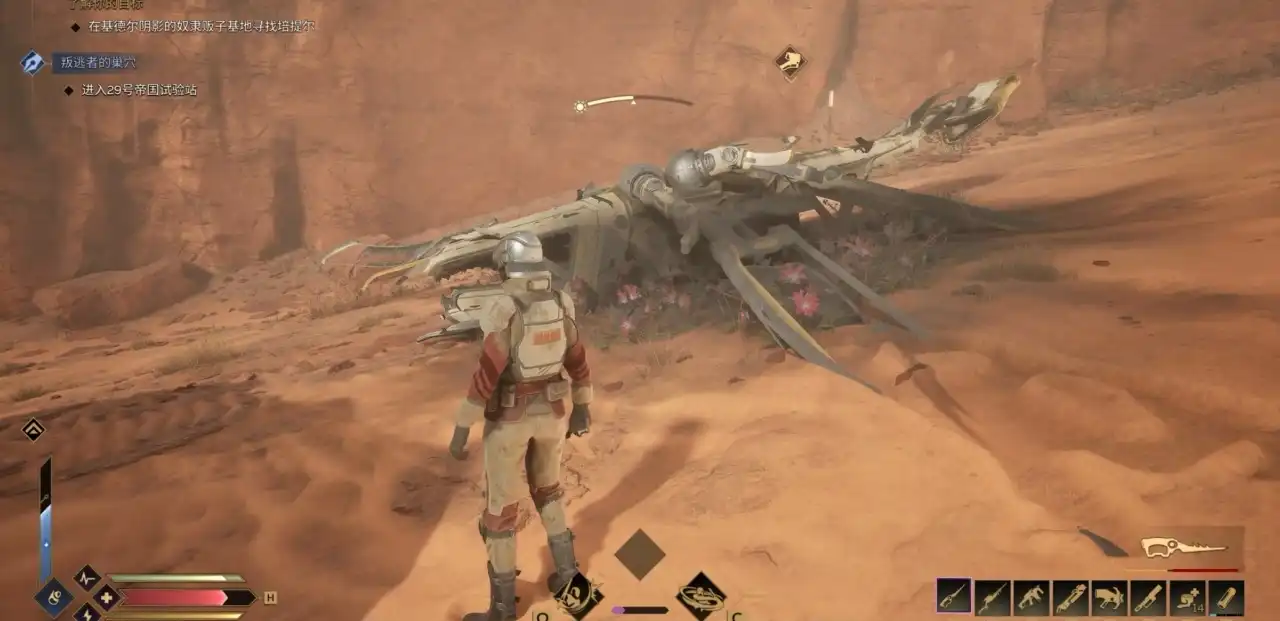
Task: Click the health plus icon beside the red bar
Action: point(106,598)
